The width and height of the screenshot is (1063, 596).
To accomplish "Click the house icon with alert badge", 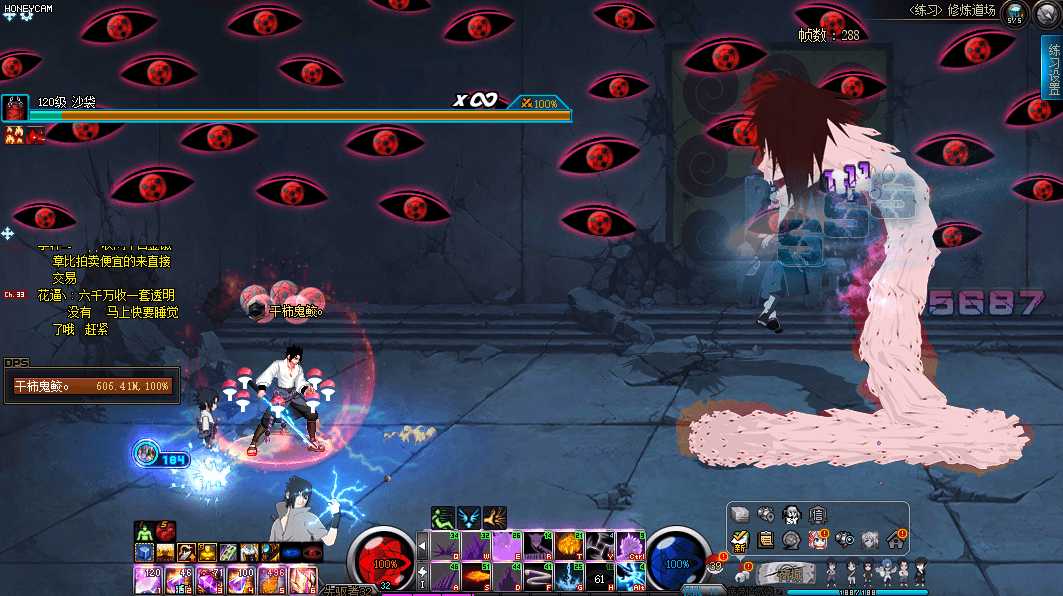I will pos(895,540).
